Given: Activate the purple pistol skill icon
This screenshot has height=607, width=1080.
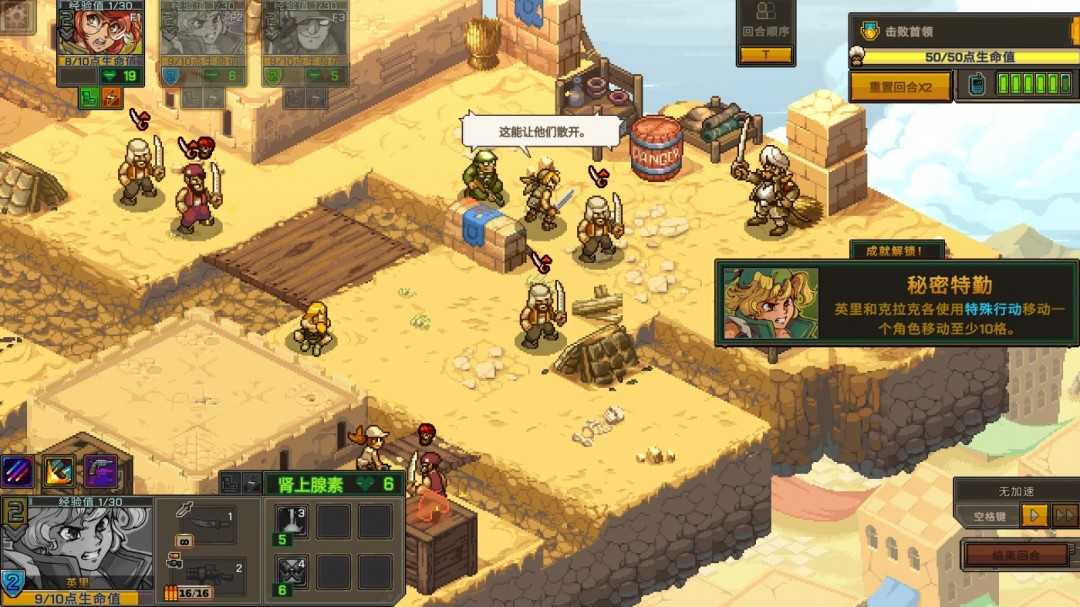Looking at the screenshot, I should [100, 471].
